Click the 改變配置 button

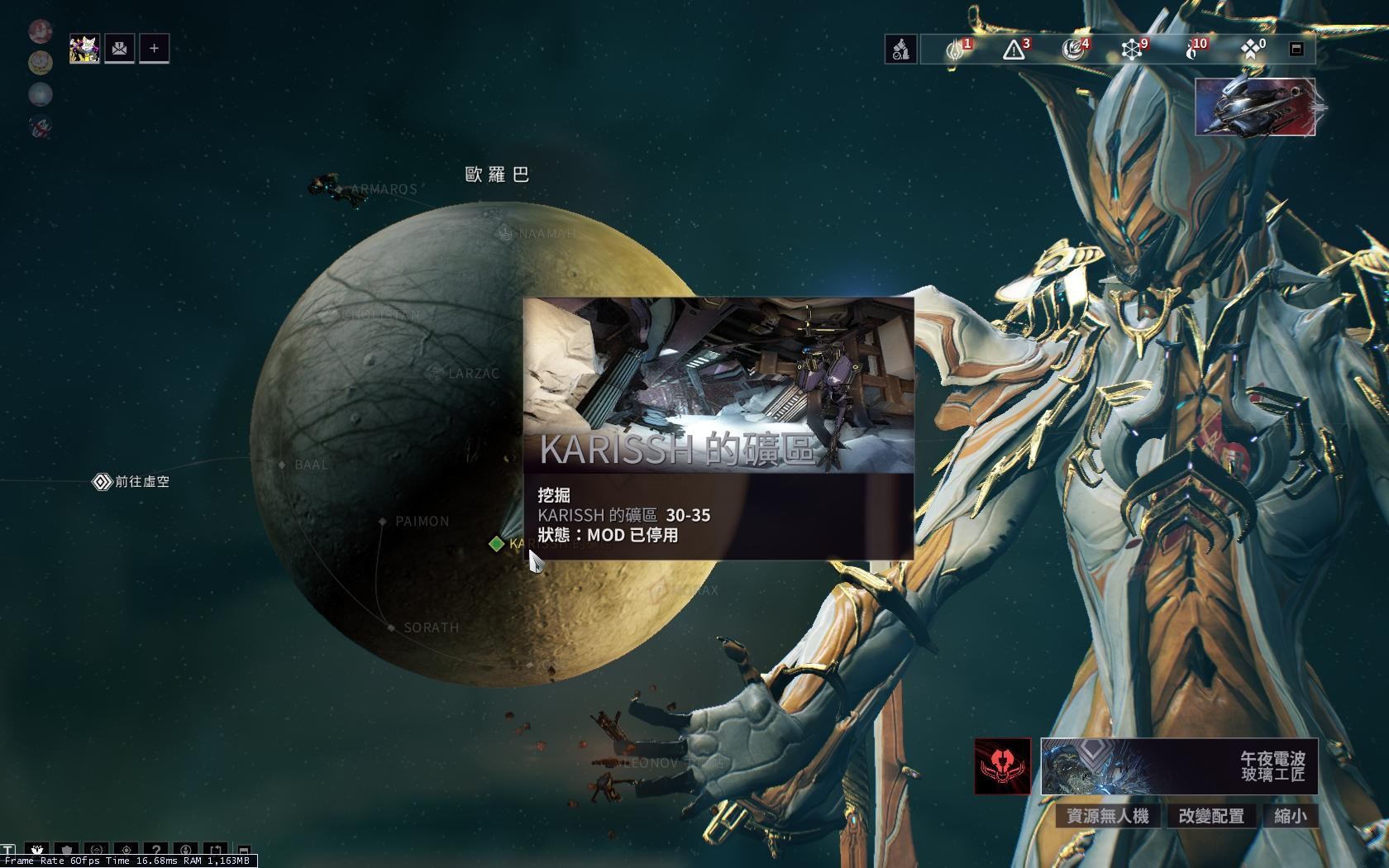point(1210,816)
